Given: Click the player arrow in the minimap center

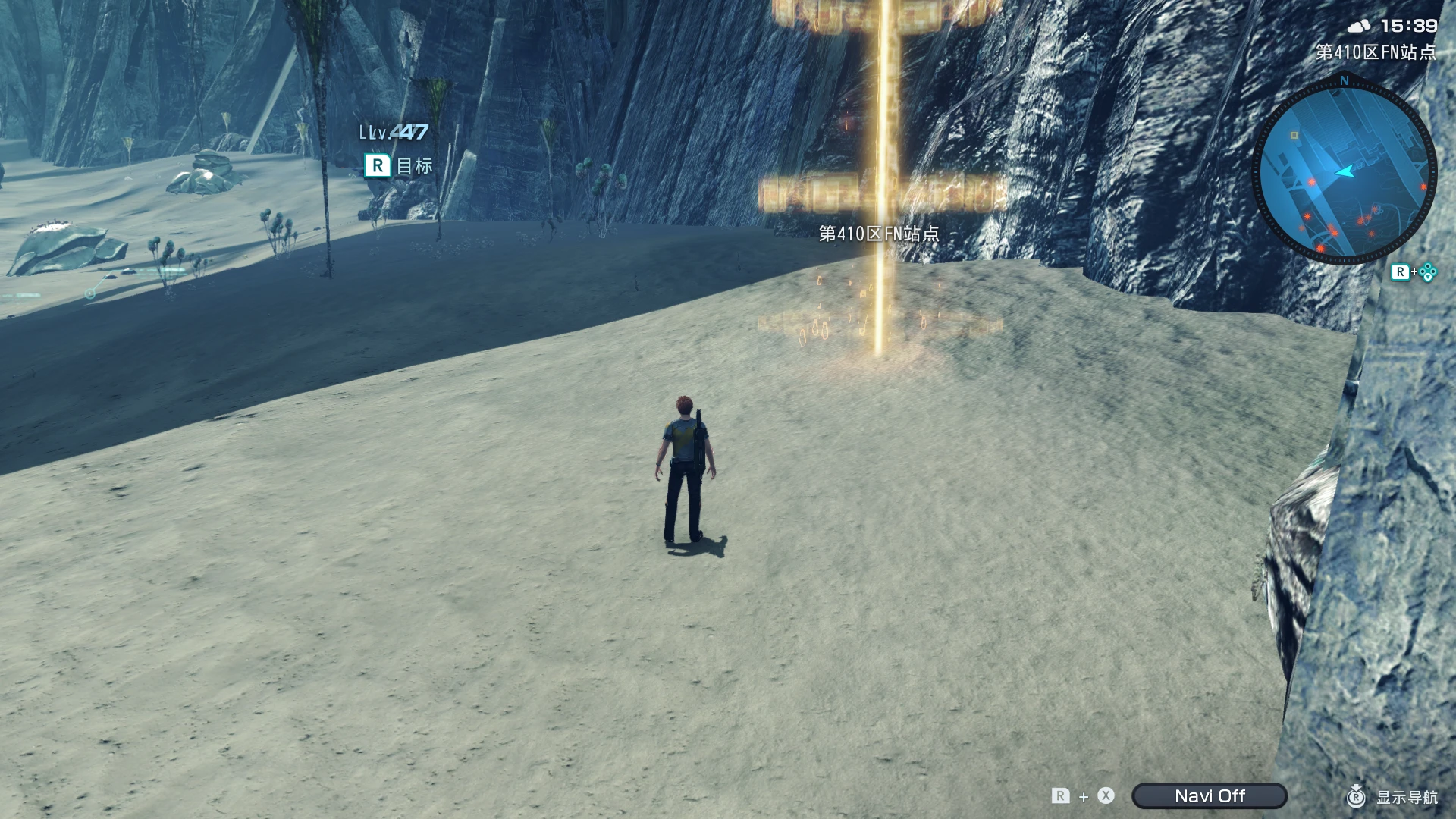Looking at the screenshot, I should click(x=1345, y=171).
